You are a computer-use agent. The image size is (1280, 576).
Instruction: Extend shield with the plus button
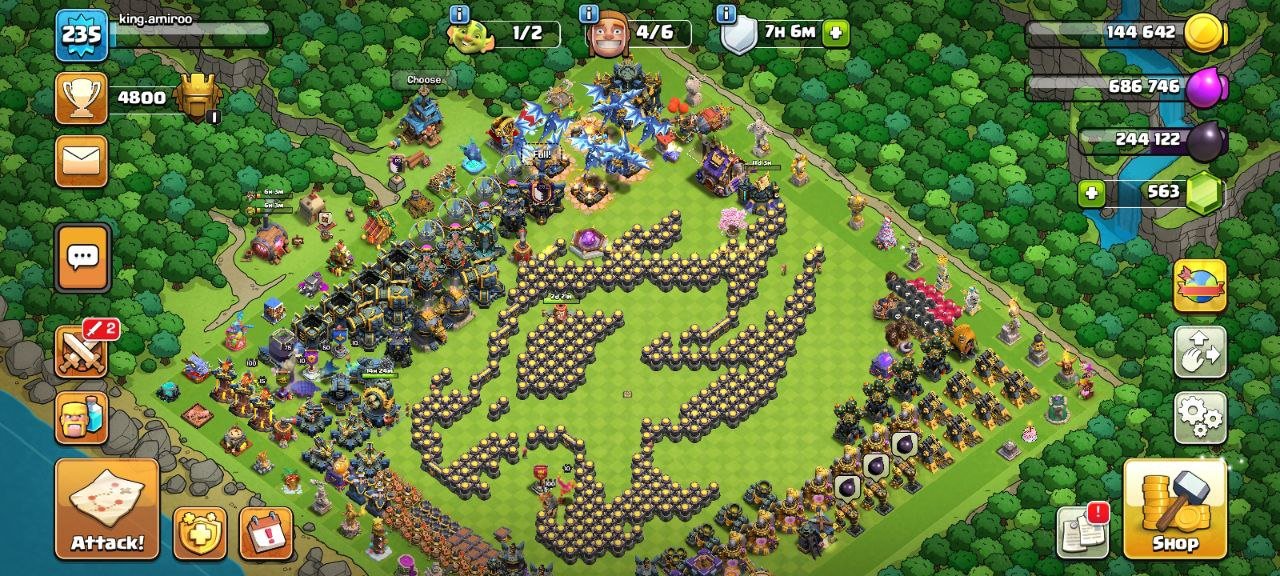tap(836, 33)
